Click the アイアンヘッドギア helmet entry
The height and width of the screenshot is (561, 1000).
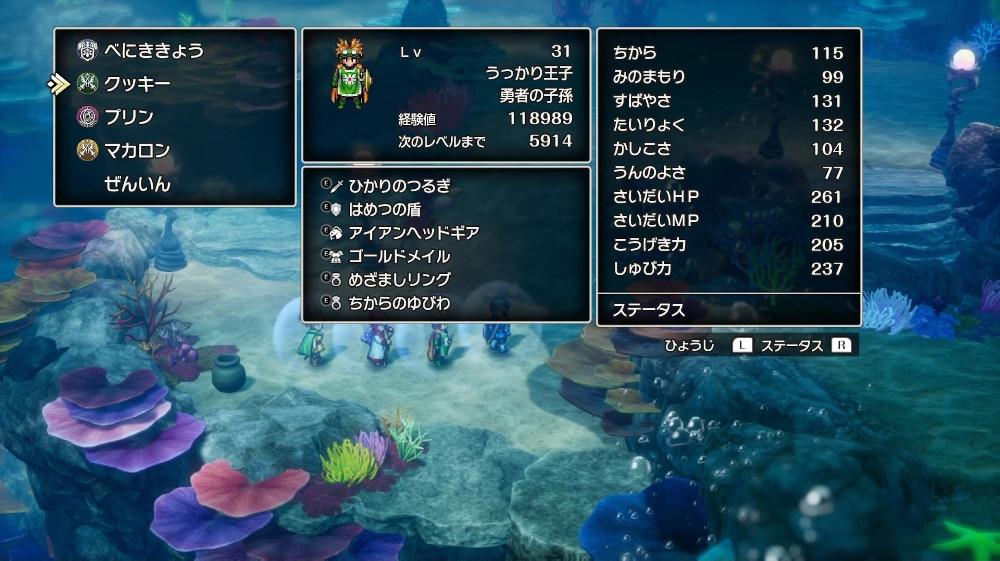tap(414, 232)
